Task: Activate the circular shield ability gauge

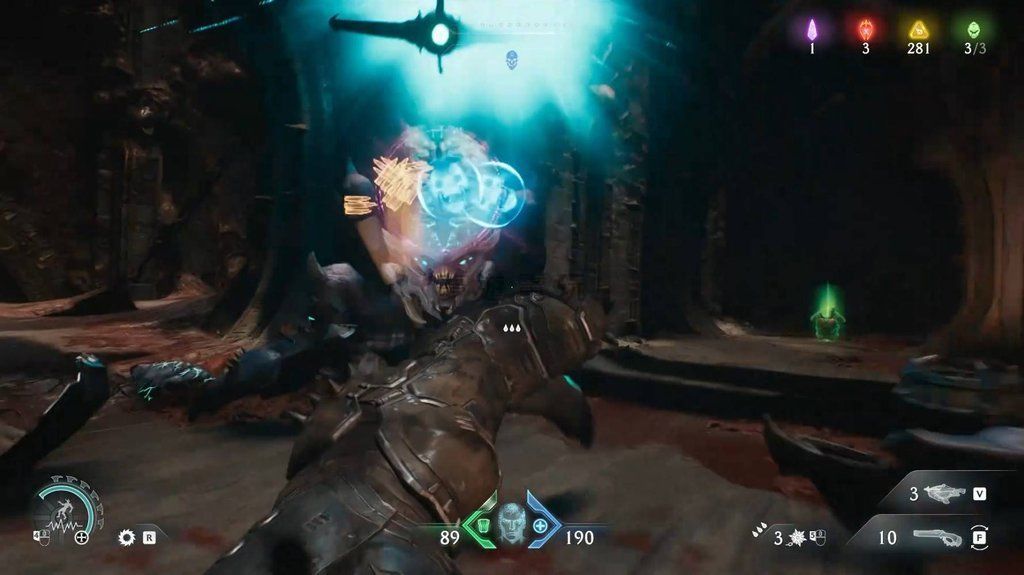Action: (x=65, y=508)
